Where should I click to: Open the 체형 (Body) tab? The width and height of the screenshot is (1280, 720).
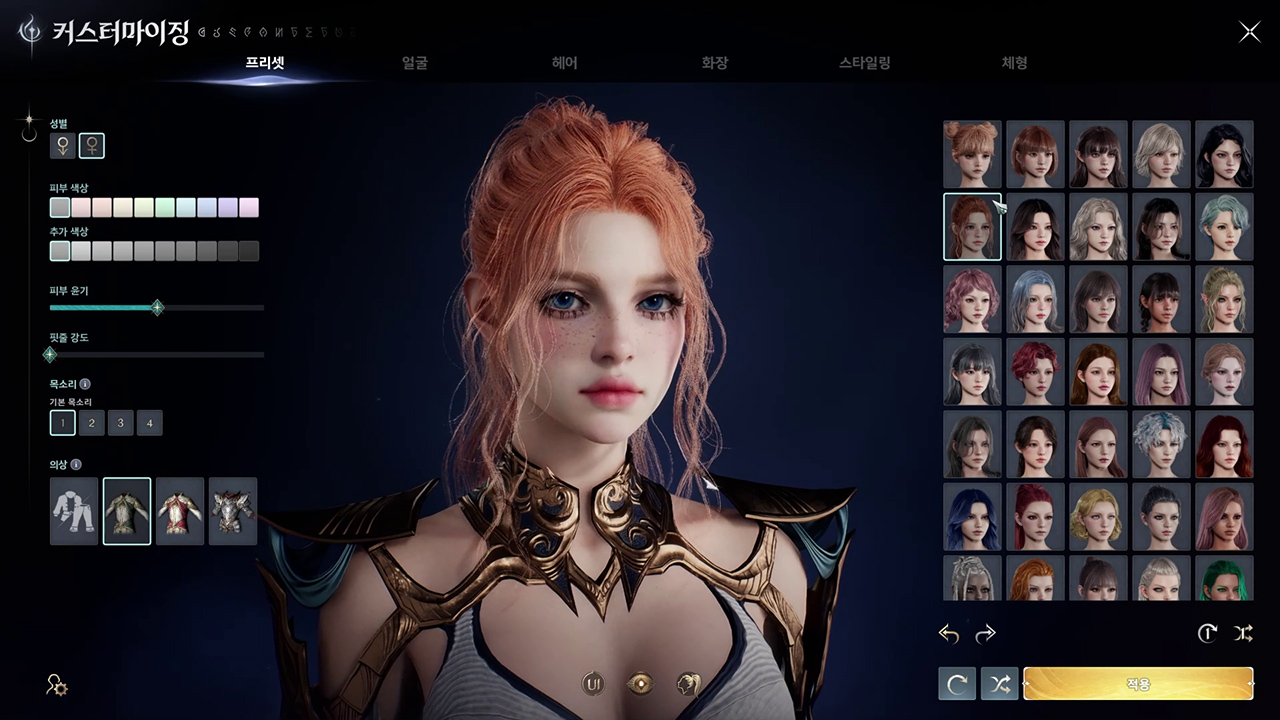1014,63
